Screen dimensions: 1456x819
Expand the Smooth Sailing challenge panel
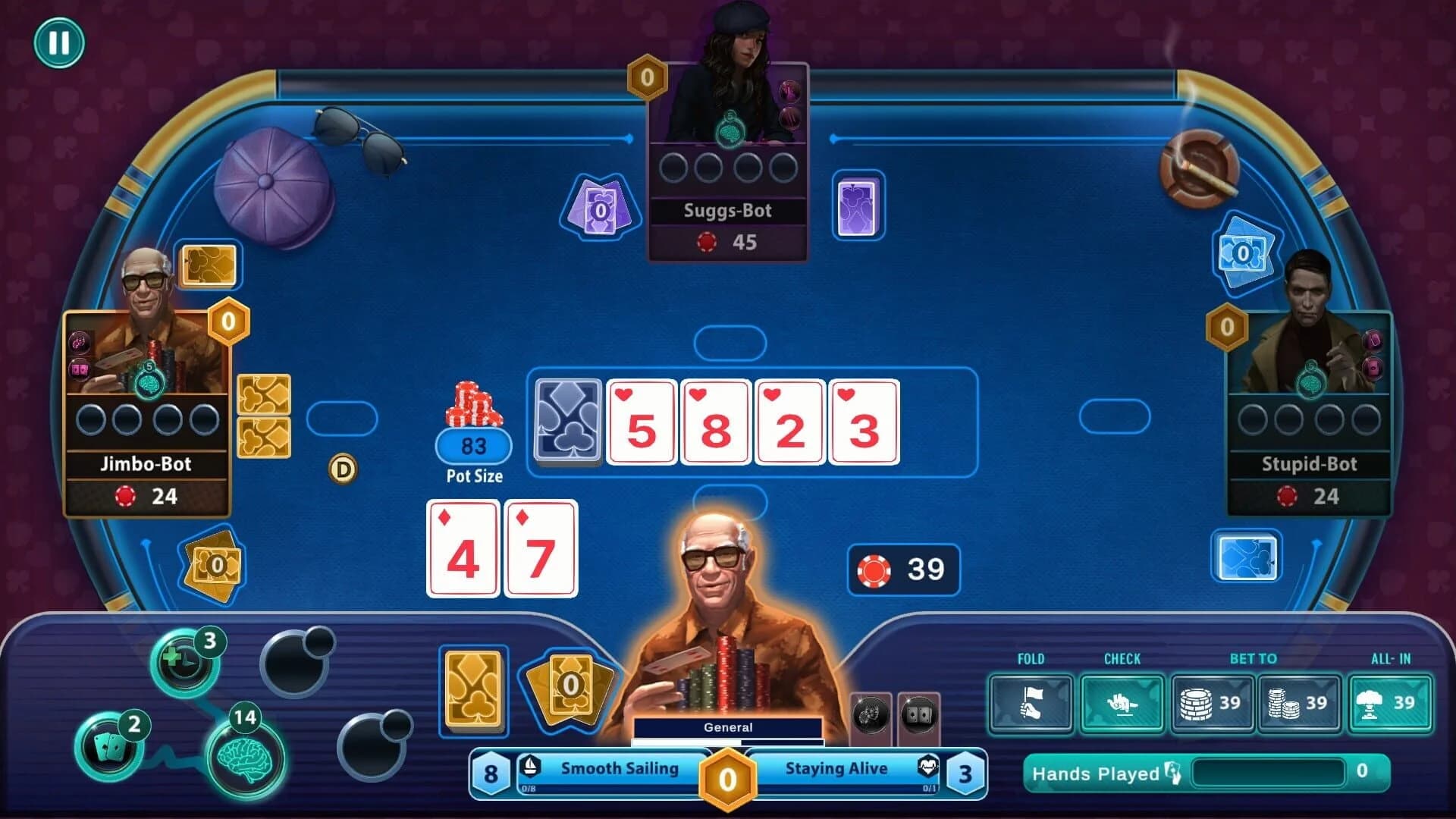coord(618,768)
